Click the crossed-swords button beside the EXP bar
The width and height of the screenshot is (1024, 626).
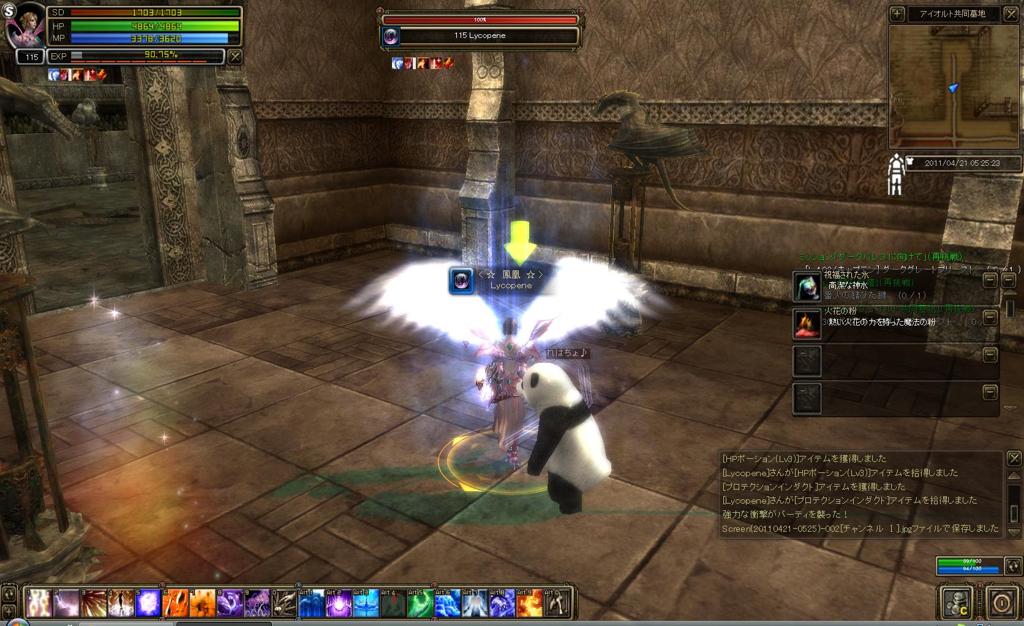click(235, 56)
